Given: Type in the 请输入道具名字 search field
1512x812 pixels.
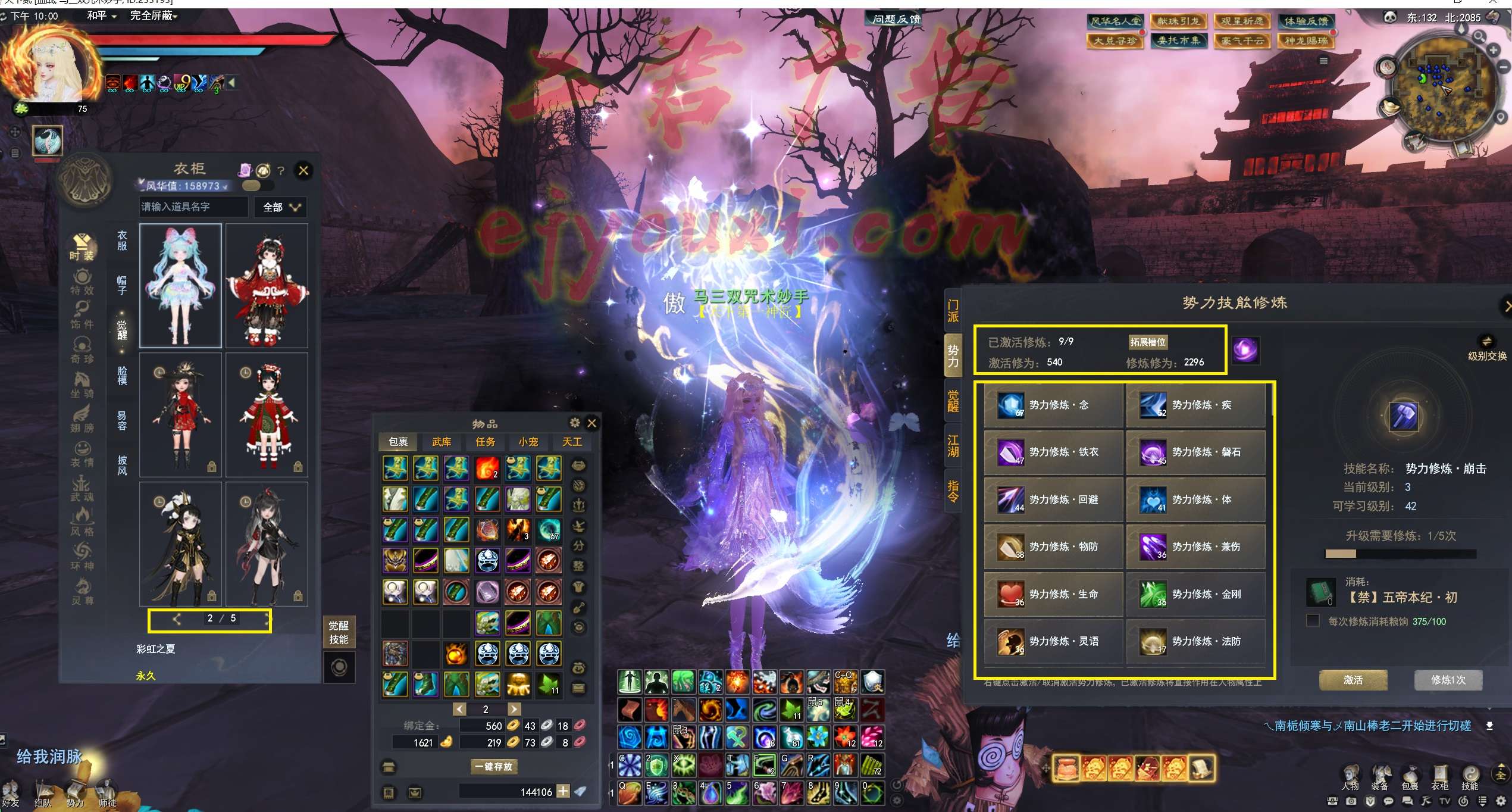Looking at the screenshot, I should 193,207.
